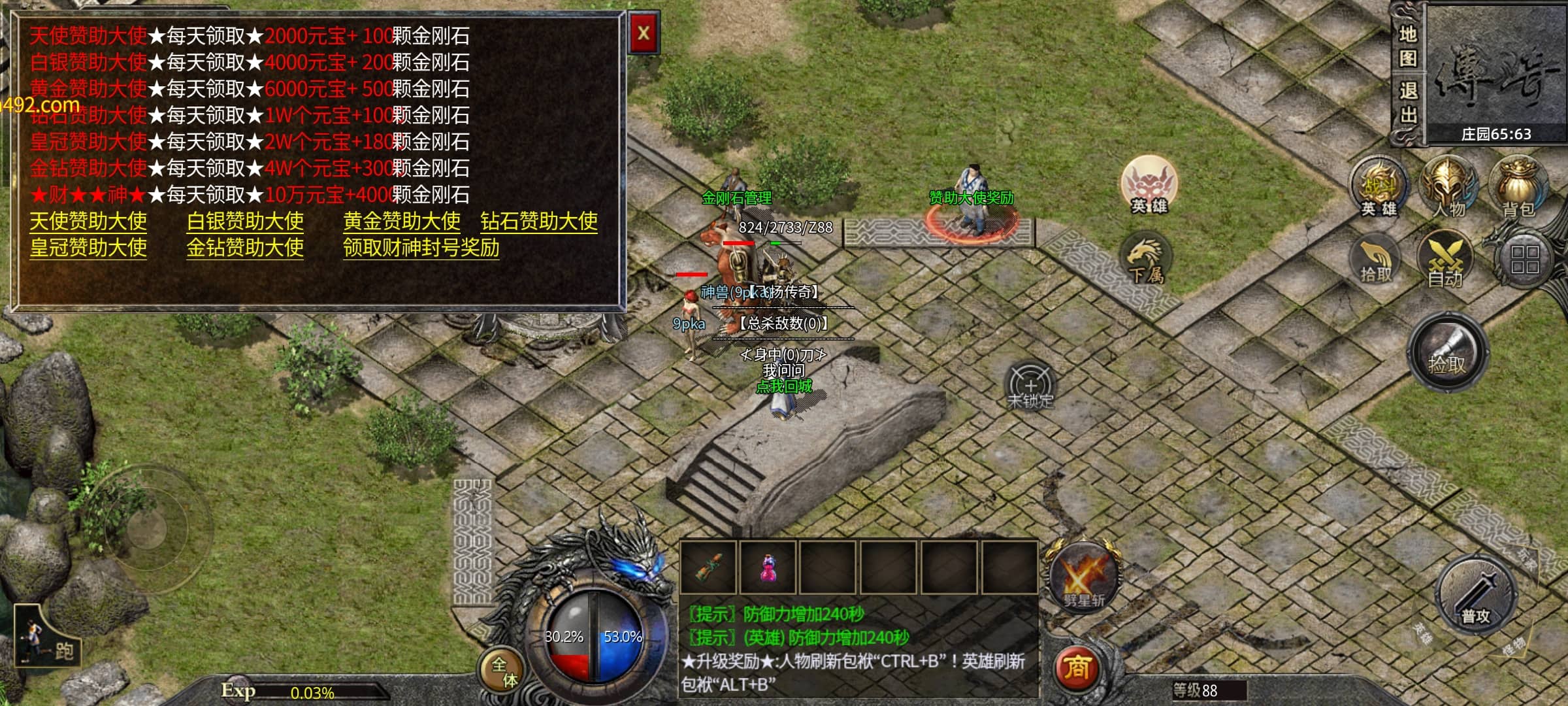Claim the 领取财神封号奖励 reward
The width and height of the screenshot is (1568, 706).
[x=421, y=248]
